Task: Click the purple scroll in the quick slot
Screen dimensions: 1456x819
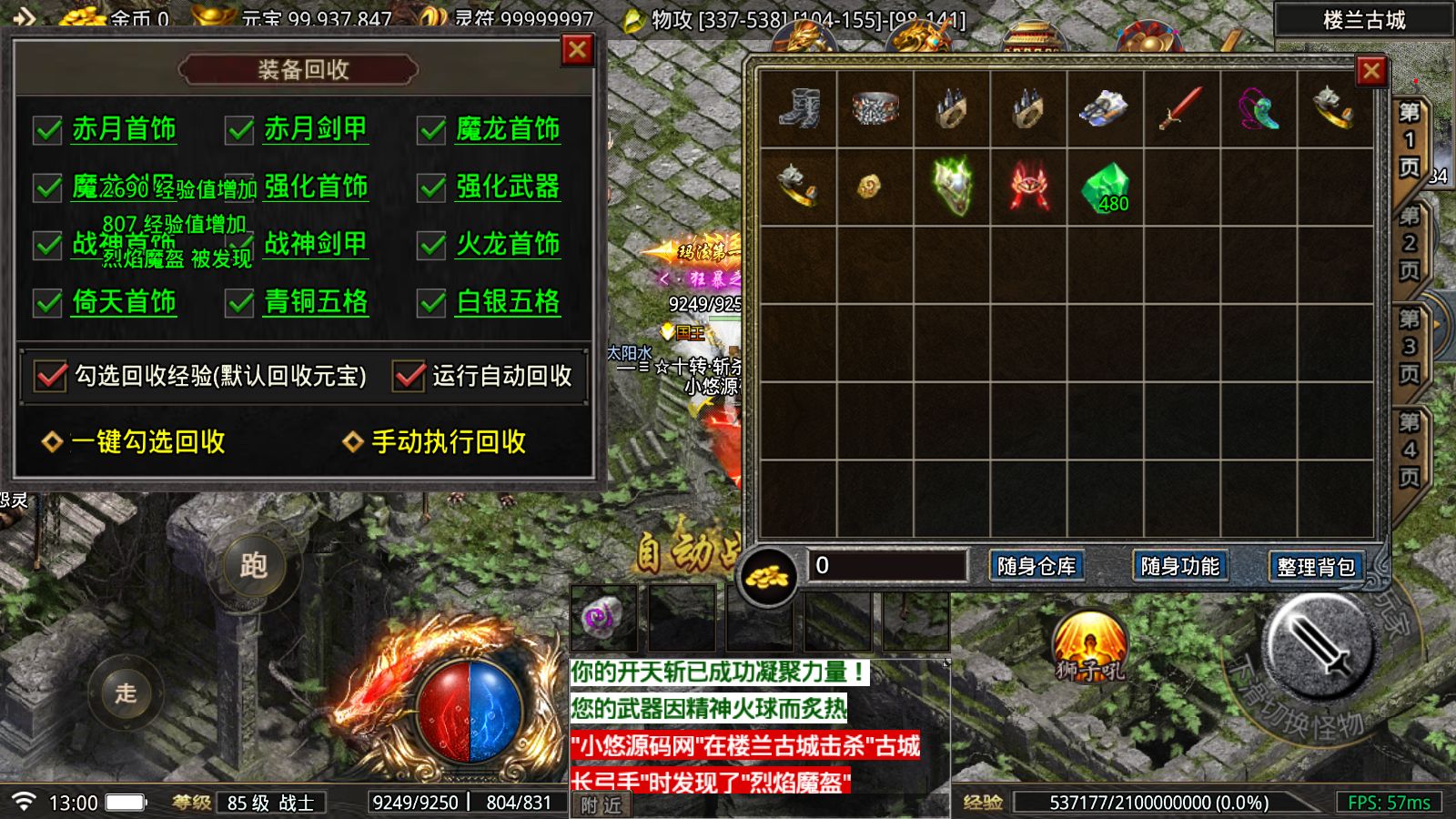Action: pyautogui.click(x=601, y=617)
